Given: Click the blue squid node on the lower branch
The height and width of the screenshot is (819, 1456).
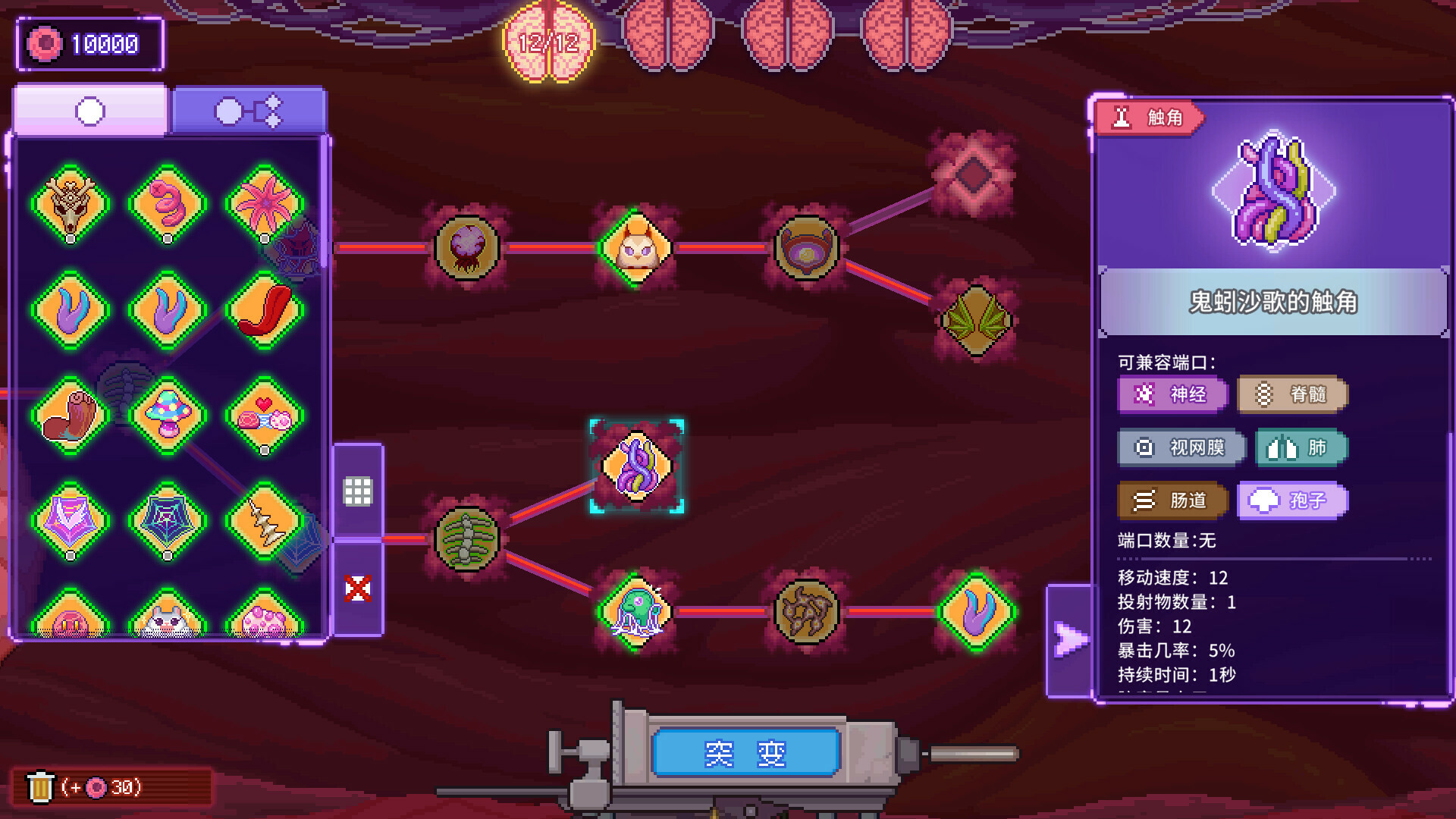Looking at the screenshot, I should (x=635, y=613).
